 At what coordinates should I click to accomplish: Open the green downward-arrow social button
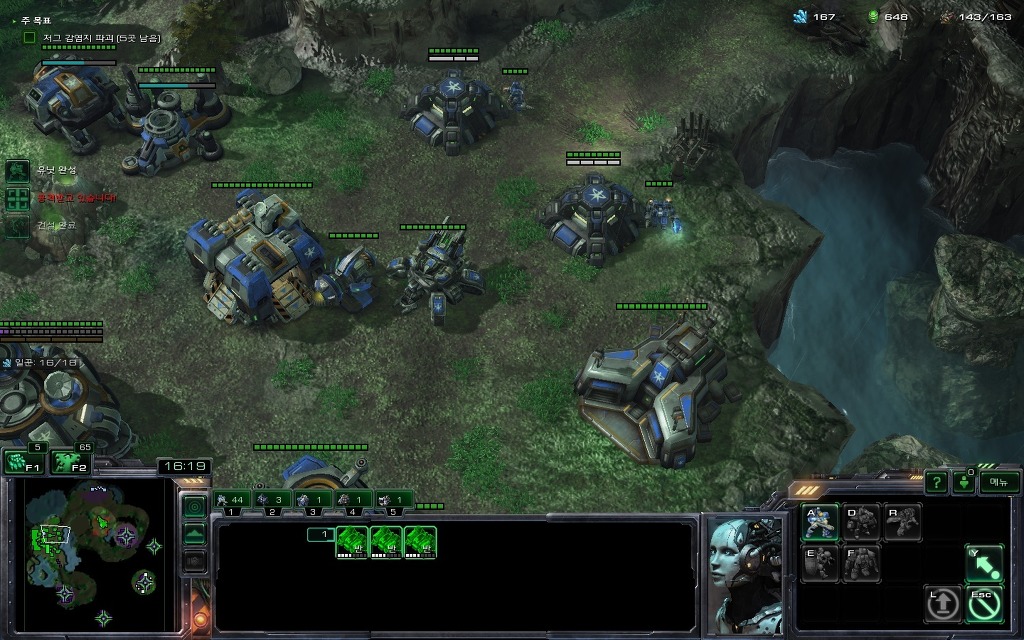click(x=964, y=482)
